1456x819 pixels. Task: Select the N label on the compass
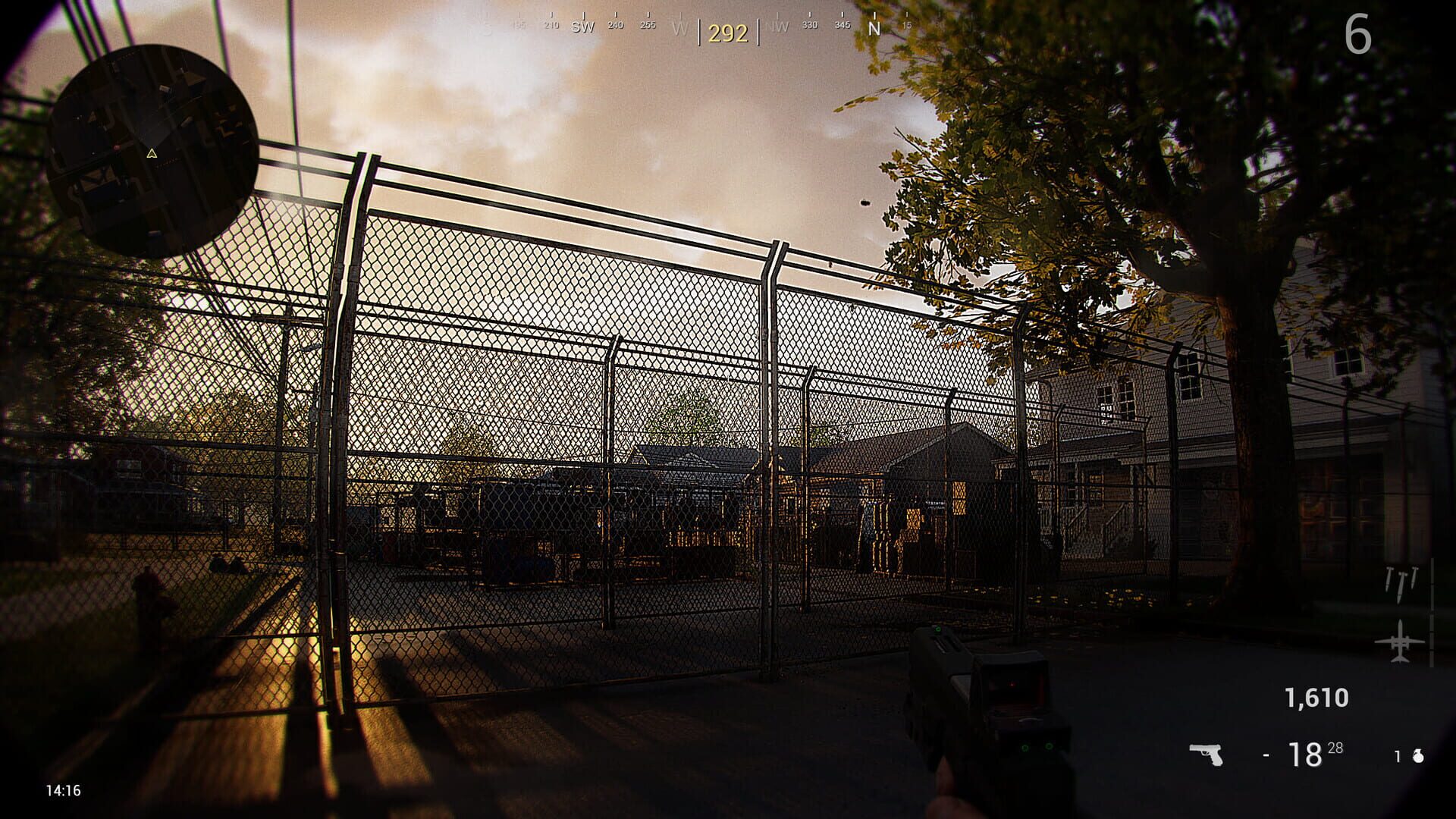click(874, 27)
